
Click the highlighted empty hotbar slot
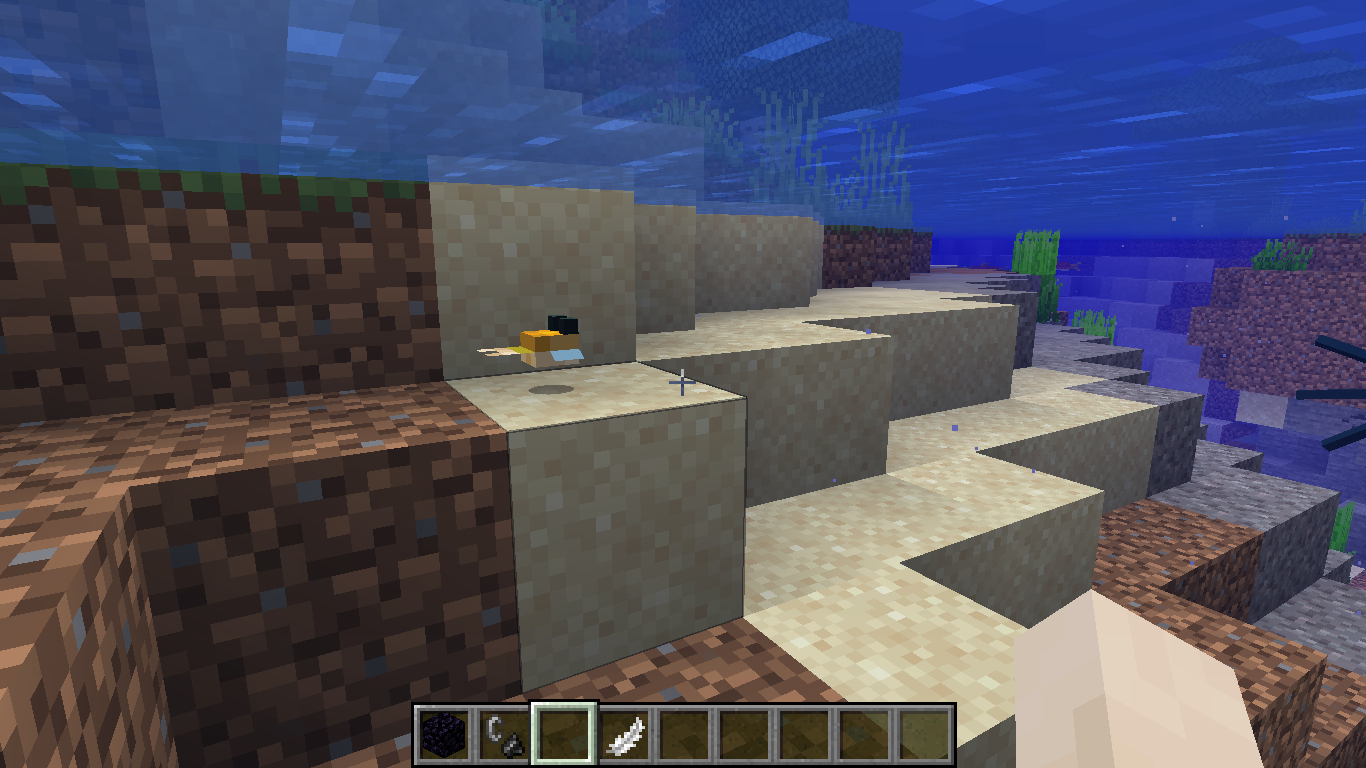564,735
